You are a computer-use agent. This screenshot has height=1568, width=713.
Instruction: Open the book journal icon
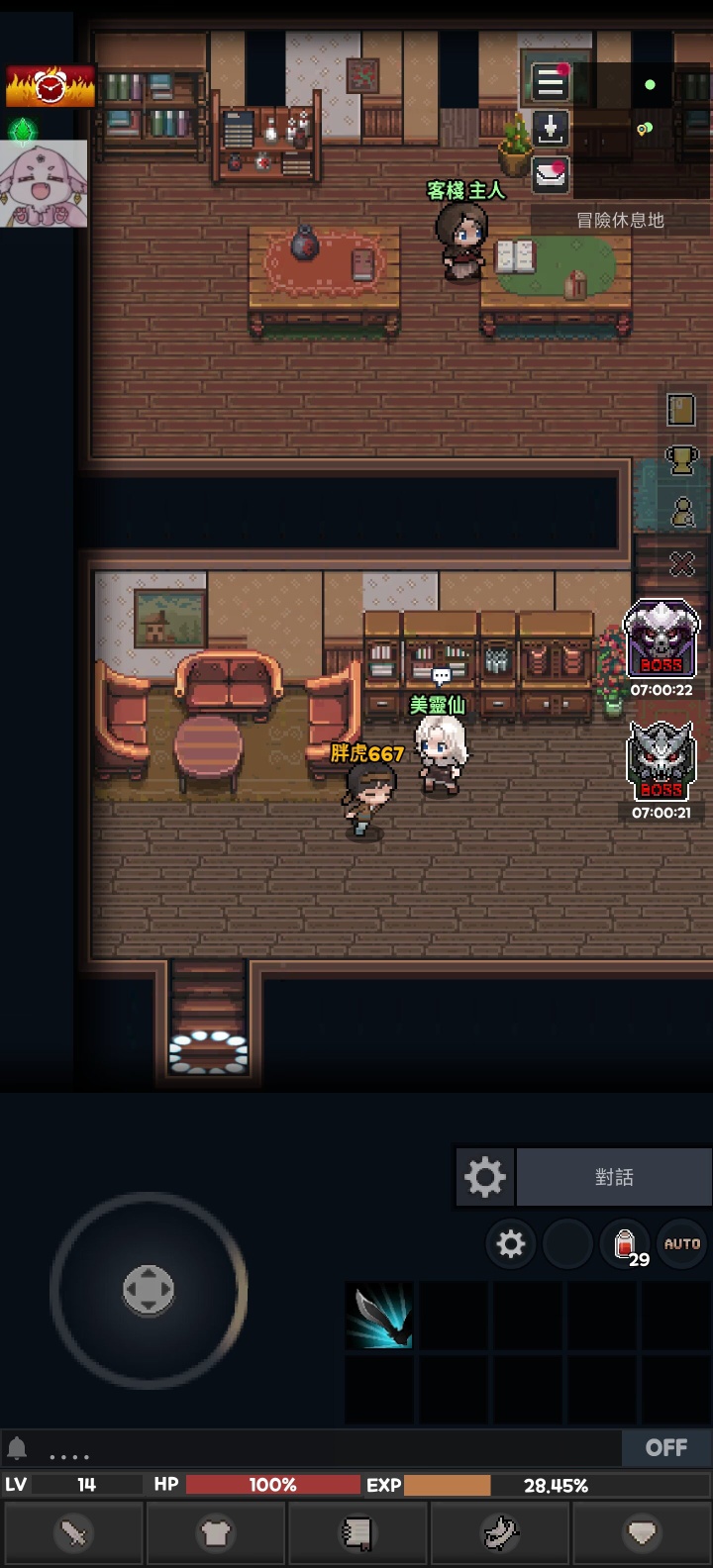[681, 409]
